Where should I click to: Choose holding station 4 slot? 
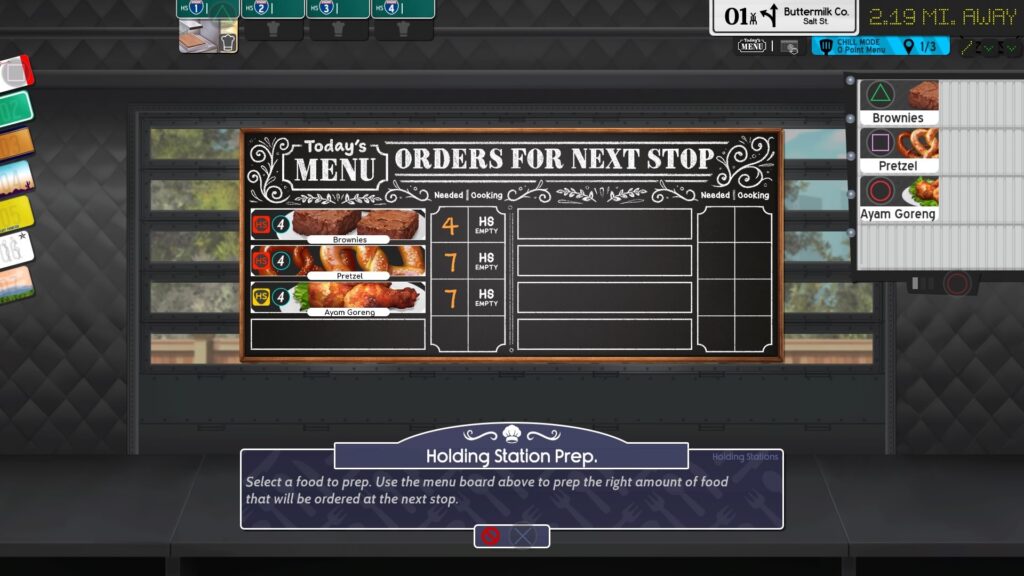403,9
